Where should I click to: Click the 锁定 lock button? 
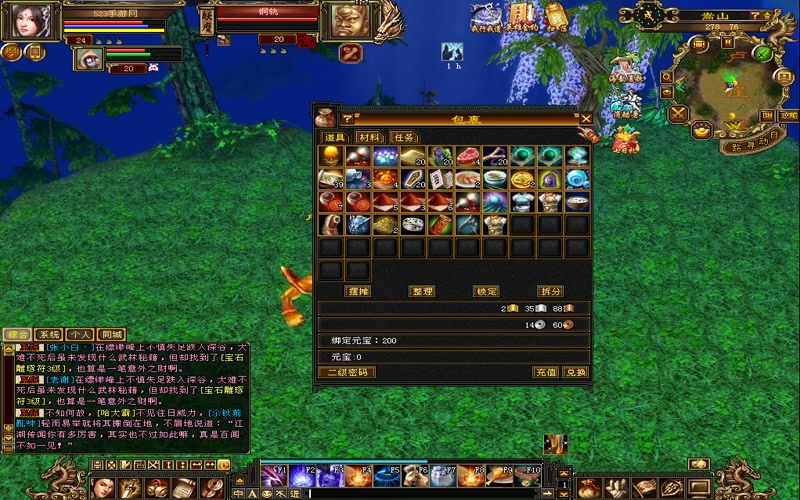tap(487, 291)
